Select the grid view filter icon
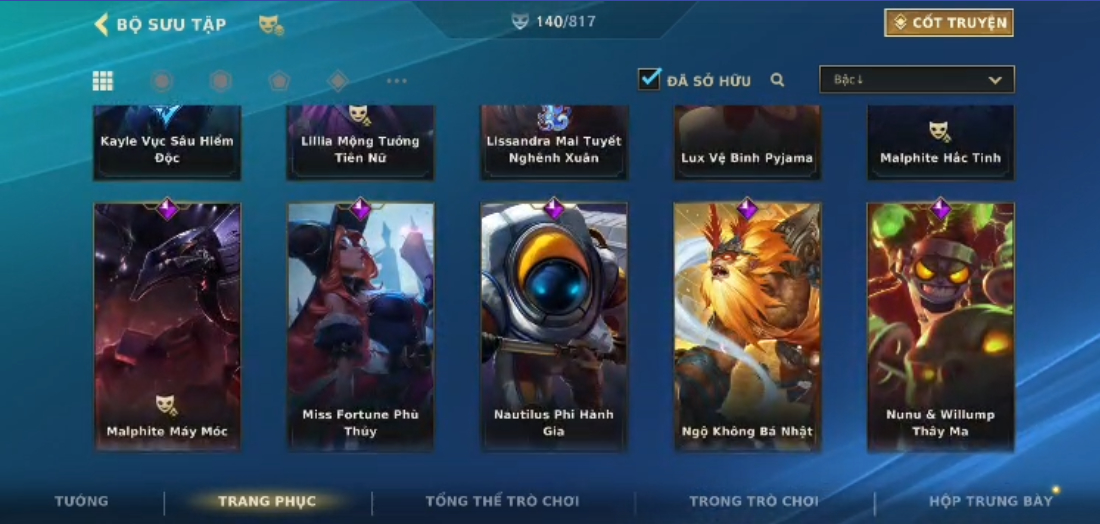 pyautogui.click(x=103, y=81)
